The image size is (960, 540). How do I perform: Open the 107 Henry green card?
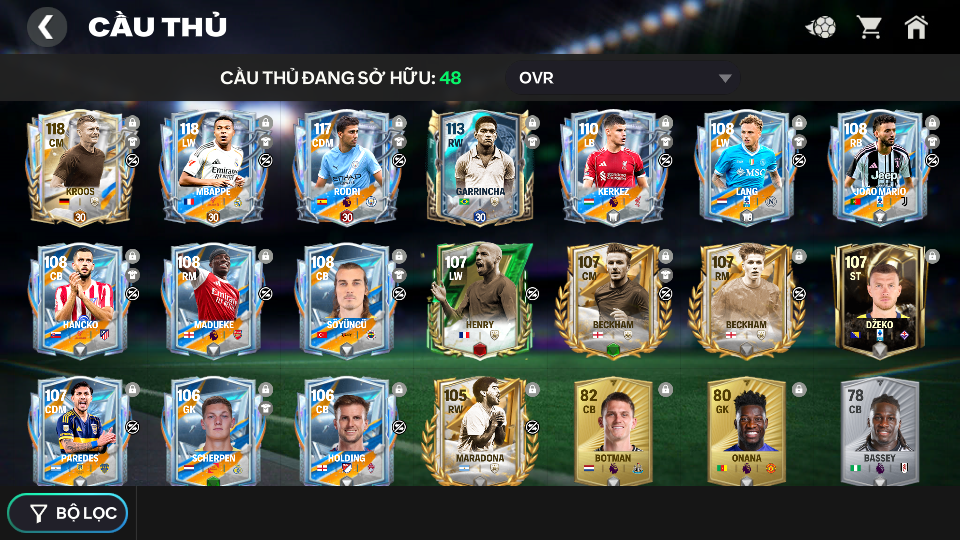pyautogui.click(x=477, y=300)
